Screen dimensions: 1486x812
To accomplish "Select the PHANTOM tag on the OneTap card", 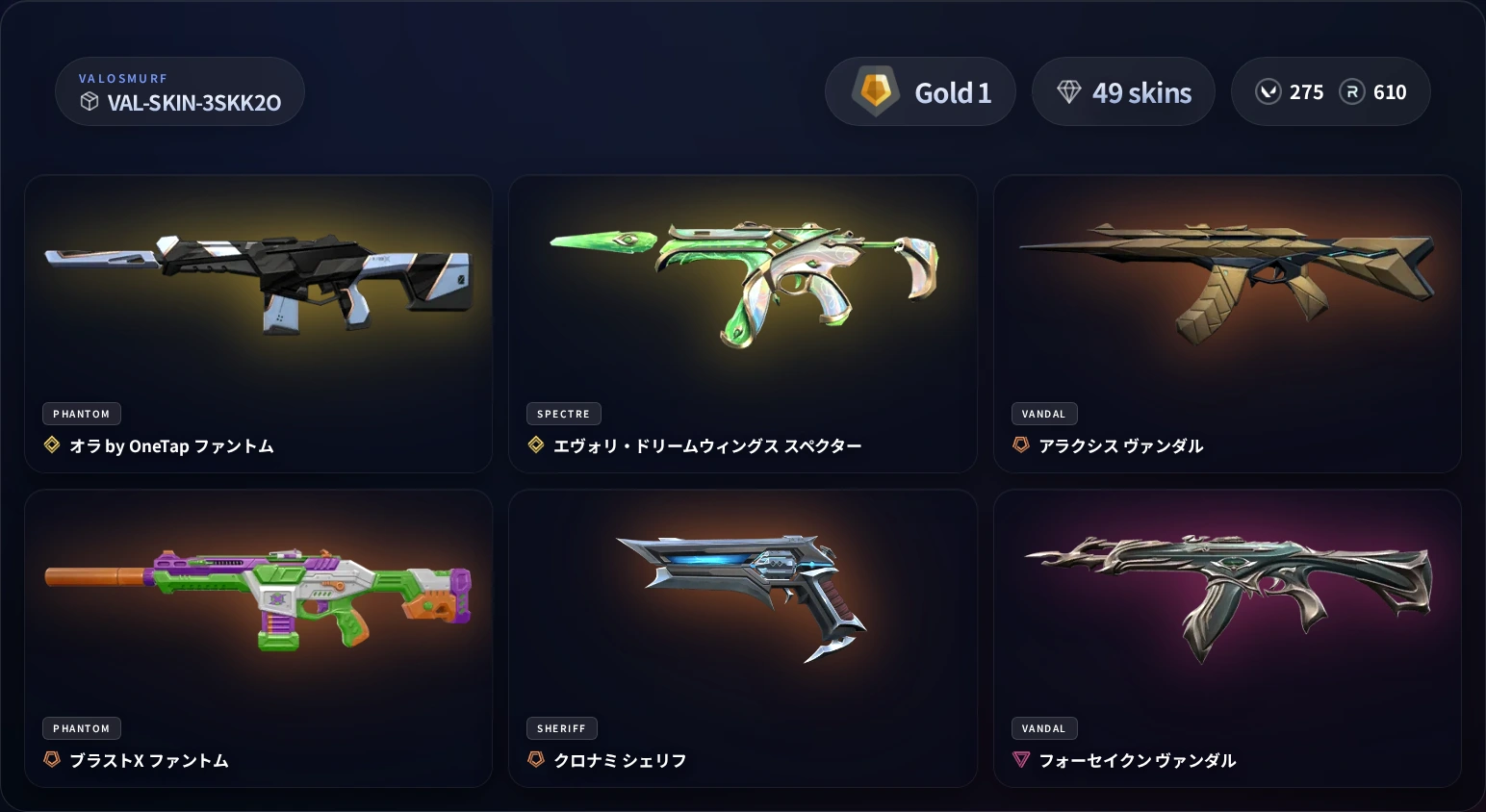I will coord(81,414).
